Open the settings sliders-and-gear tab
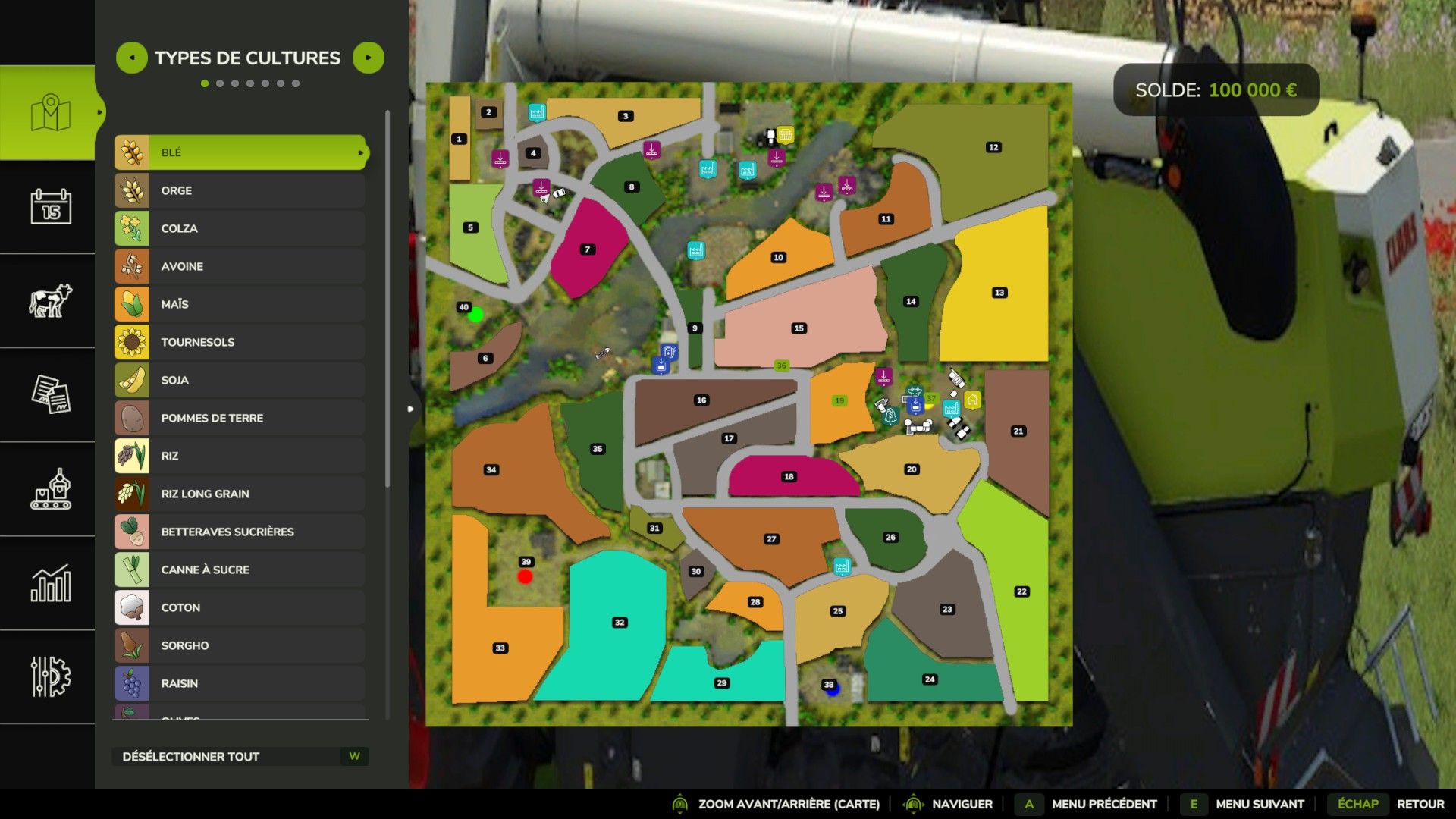Viewport: 1456px width, 819px height. click(x=50, y=676)
